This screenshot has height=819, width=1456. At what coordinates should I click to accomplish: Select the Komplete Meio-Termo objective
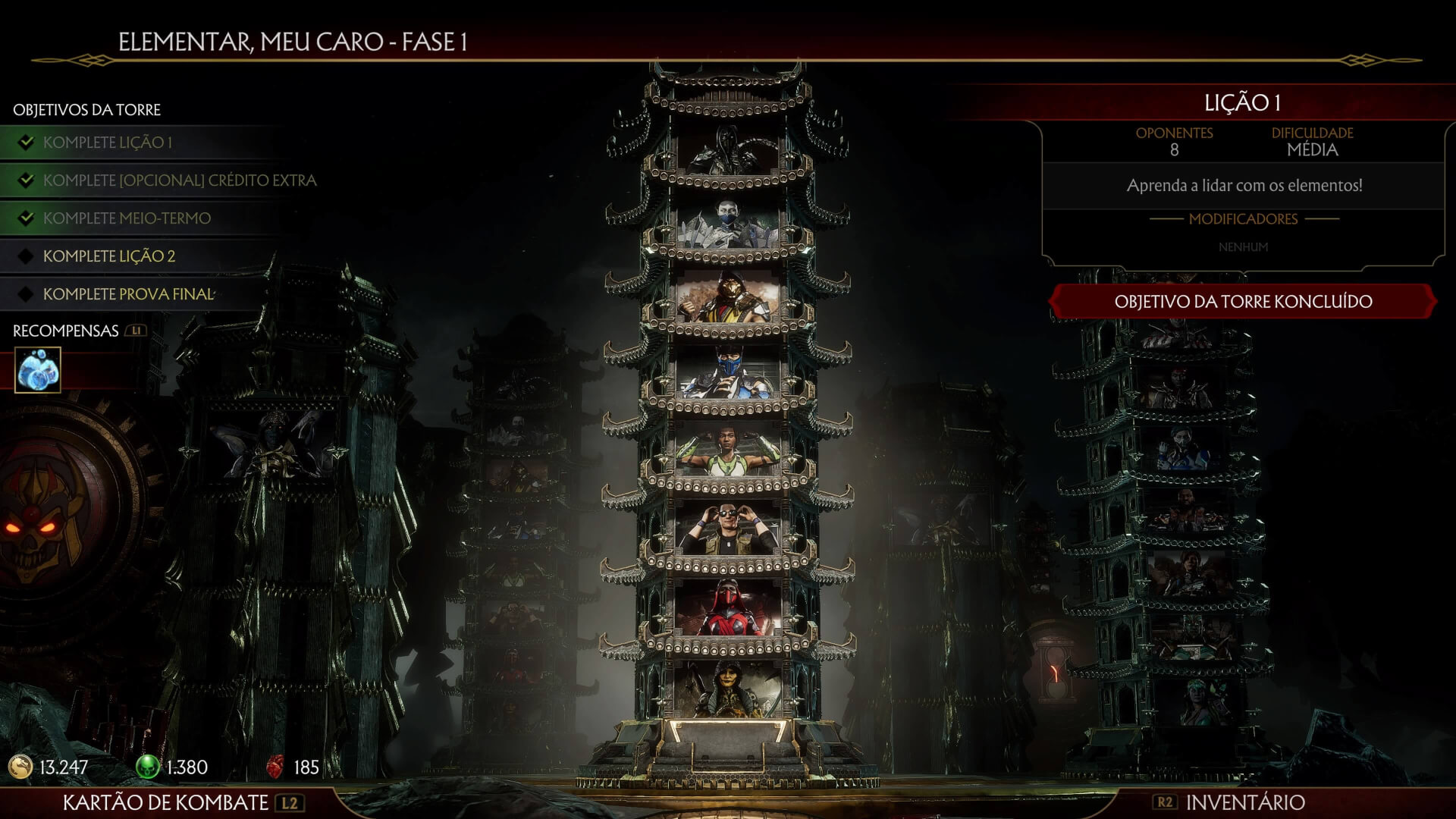point(127,218)
